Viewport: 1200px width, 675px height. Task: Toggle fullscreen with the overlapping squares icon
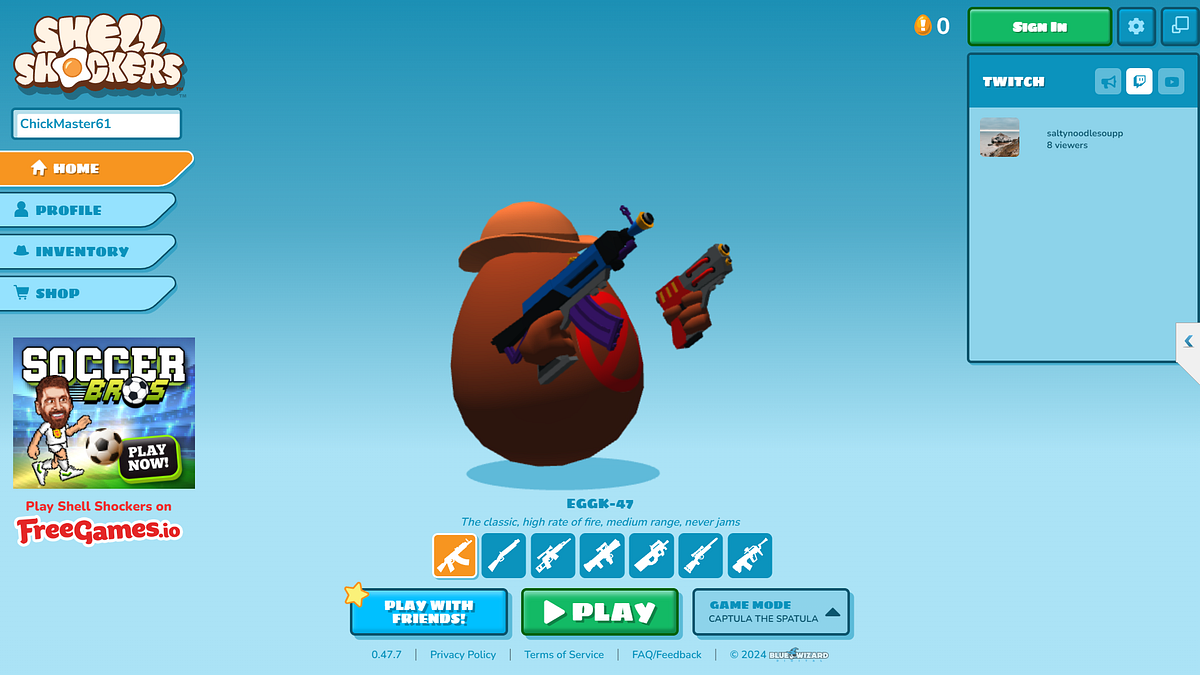[x=1180, y=27]
